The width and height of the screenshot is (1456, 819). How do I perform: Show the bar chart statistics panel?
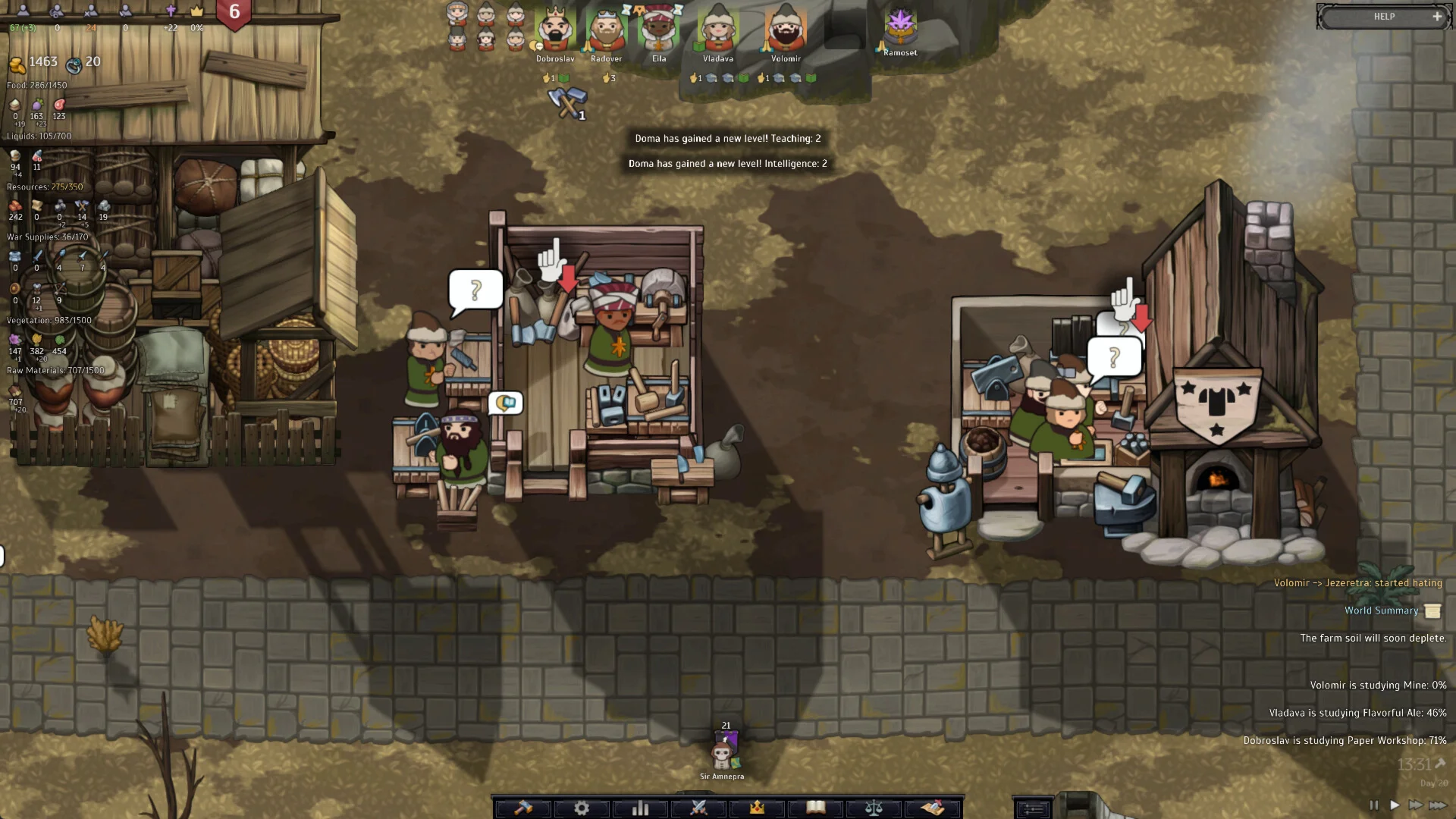(x=640, y=808)
